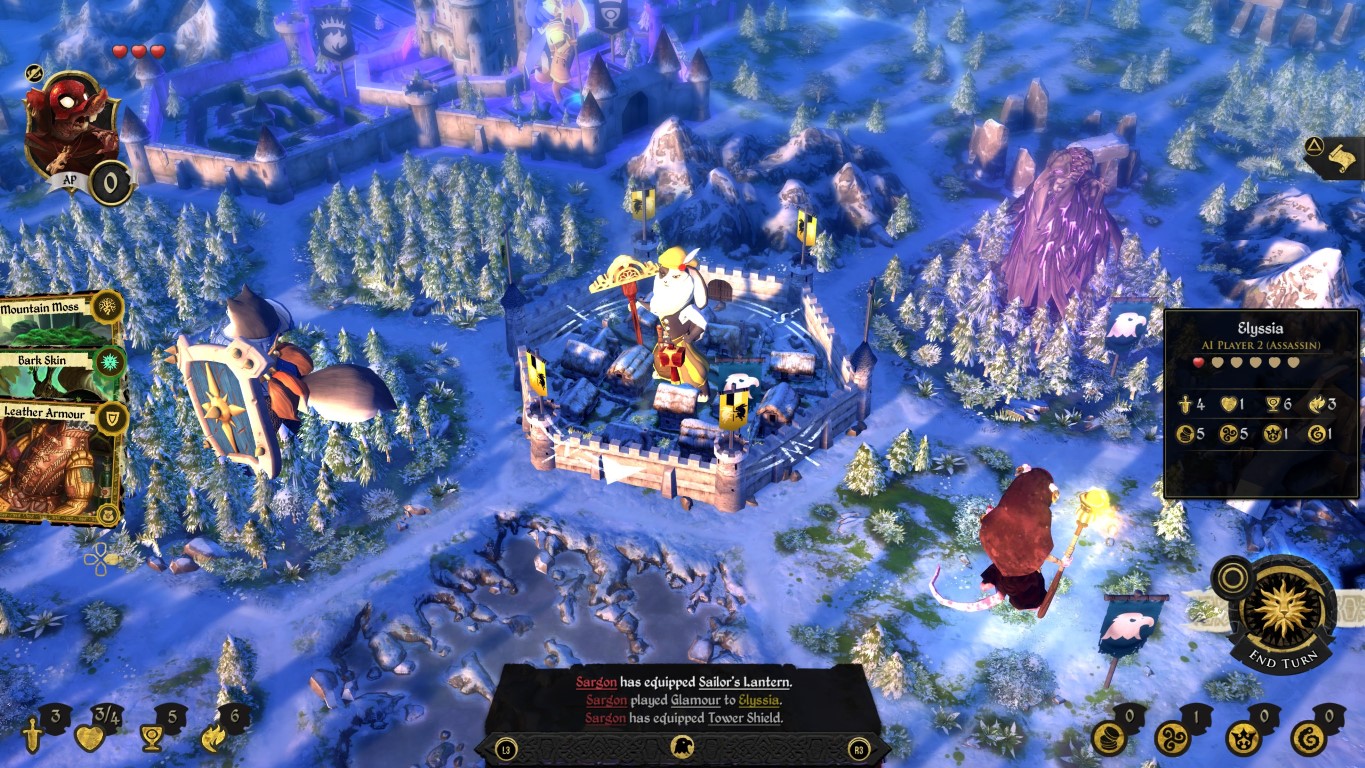
Task: Open the pointing hand panel tab
Action: [x=1338, y=157]
